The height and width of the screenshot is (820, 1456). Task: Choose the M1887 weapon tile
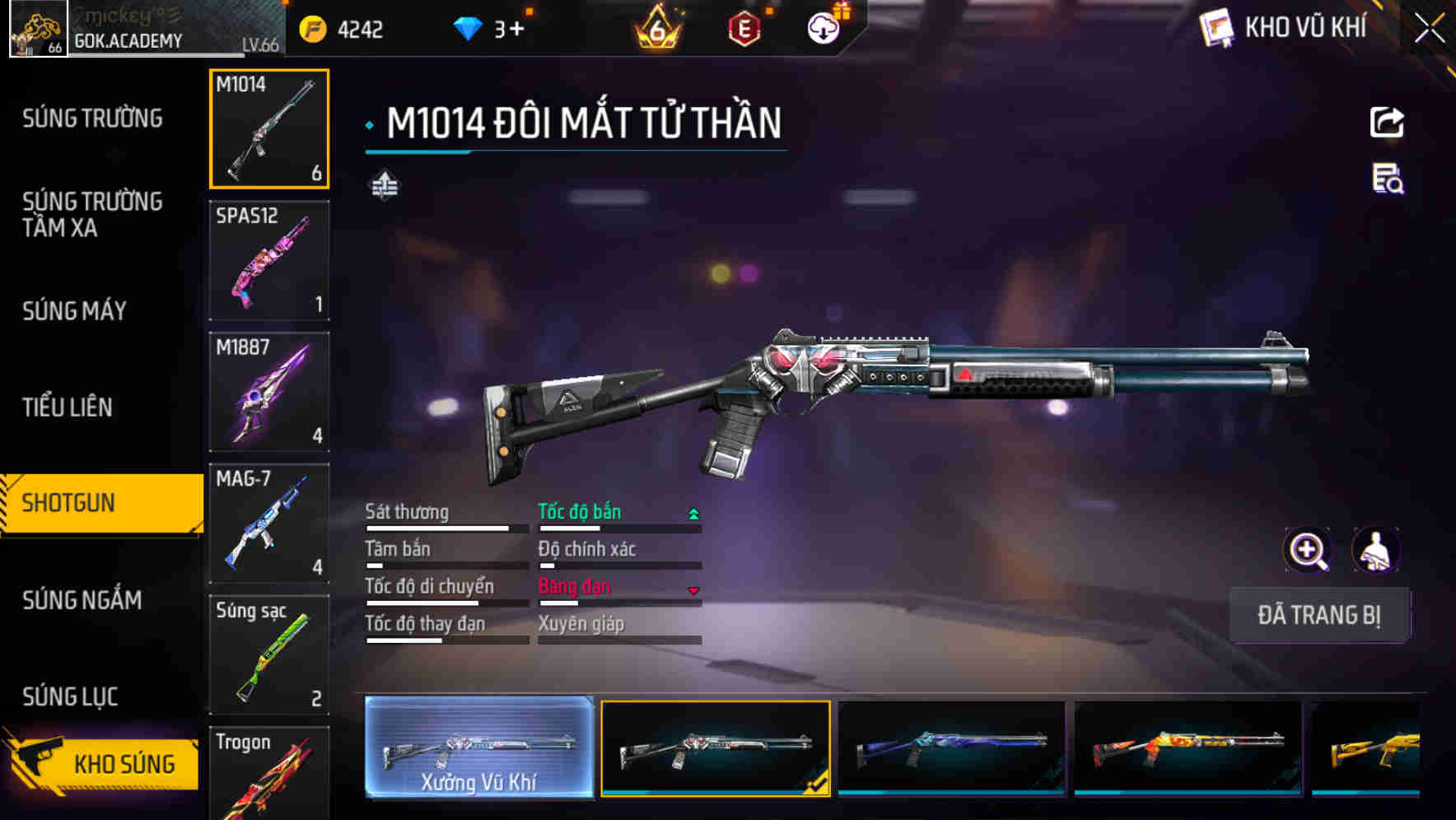coord(269,392)
